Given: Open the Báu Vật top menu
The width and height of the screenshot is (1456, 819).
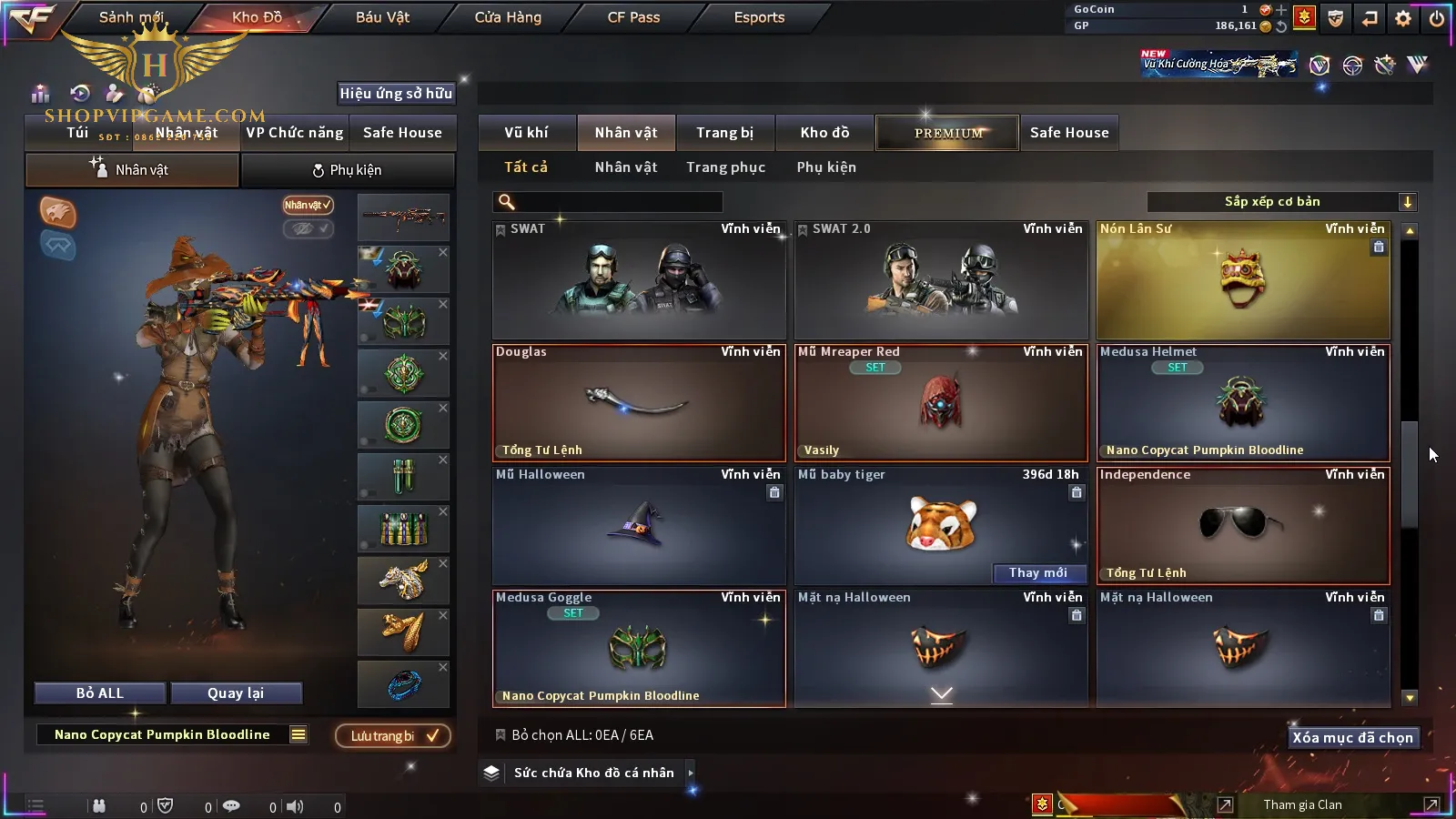Looking at the screenshot, I should (x=382, y=17).
